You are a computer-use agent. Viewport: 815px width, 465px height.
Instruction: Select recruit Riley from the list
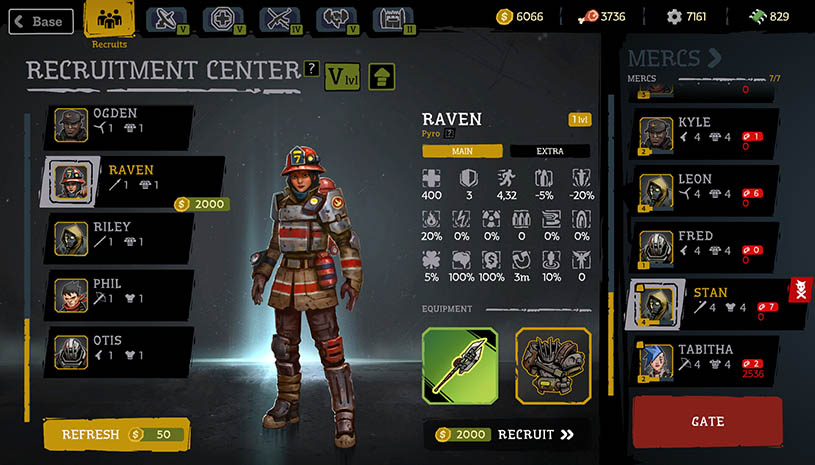tap(120, 234)
